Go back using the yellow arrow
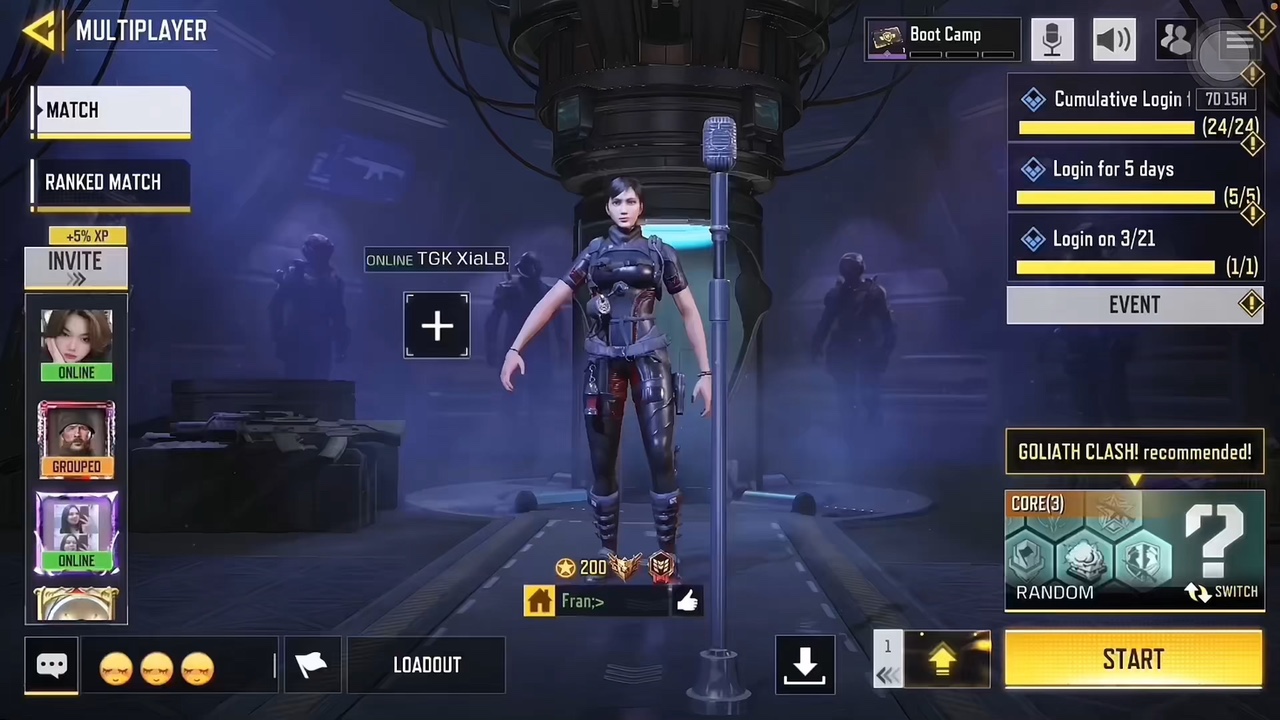The height and width of the screenshot is (720, 1280). 40,31
